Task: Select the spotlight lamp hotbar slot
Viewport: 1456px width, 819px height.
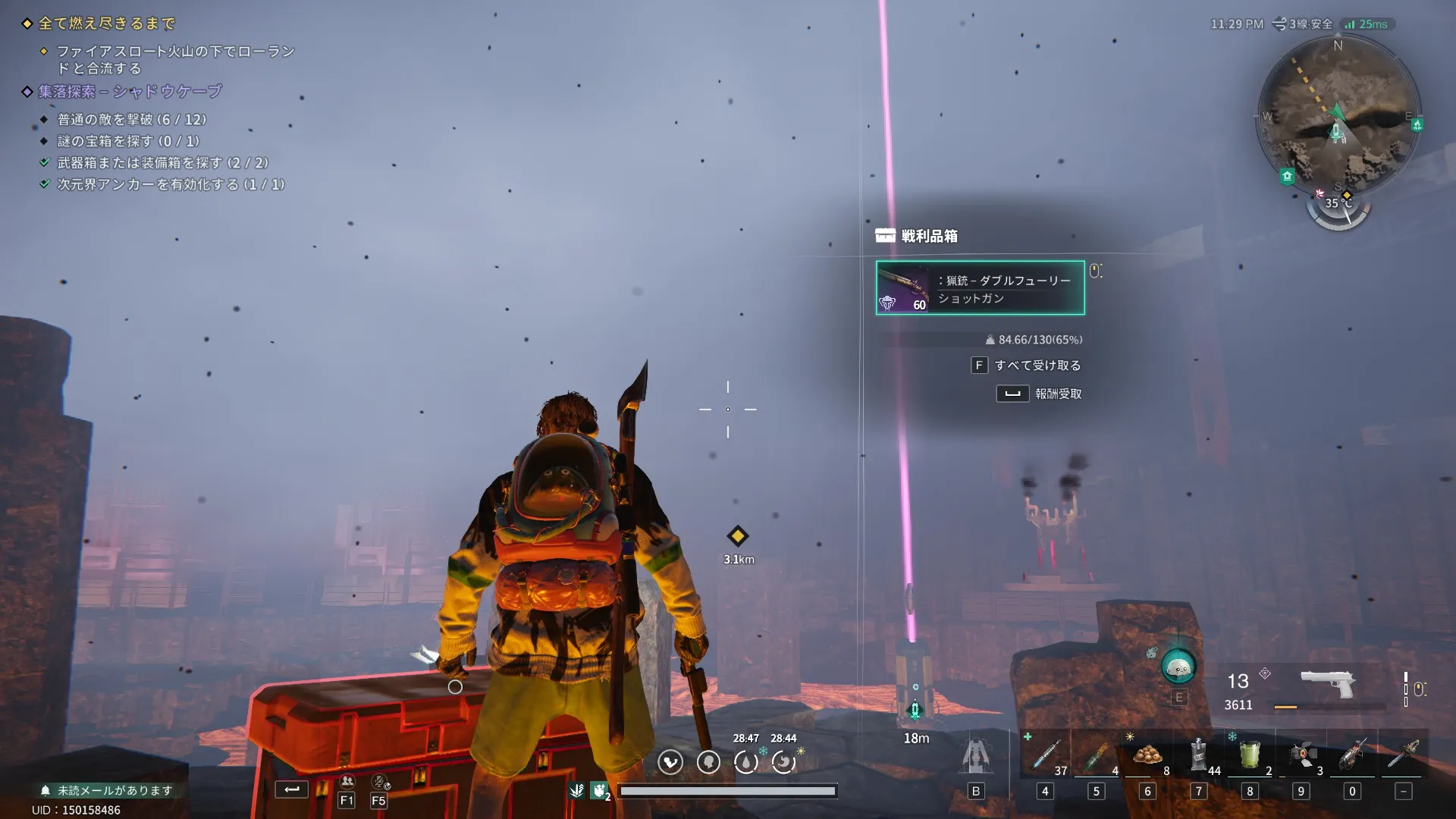Action: pyautogui.click(x=1301, y=755)
